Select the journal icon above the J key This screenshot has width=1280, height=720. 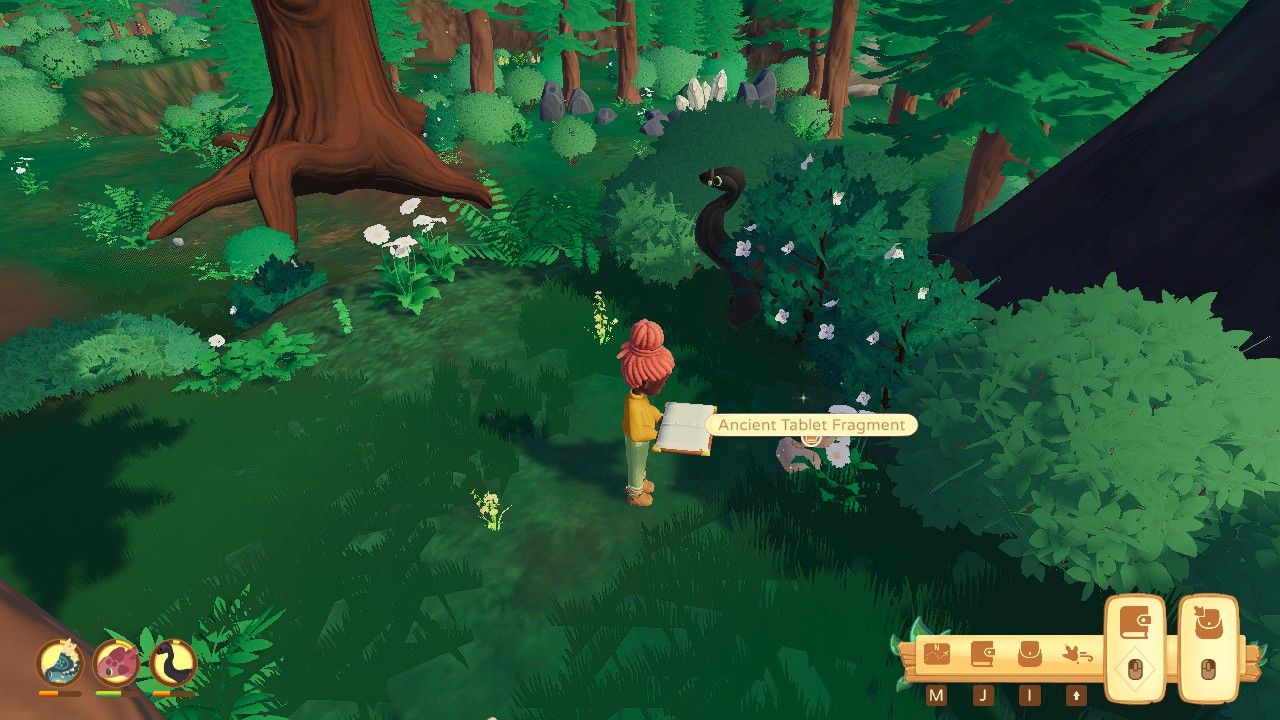[983, 655]
